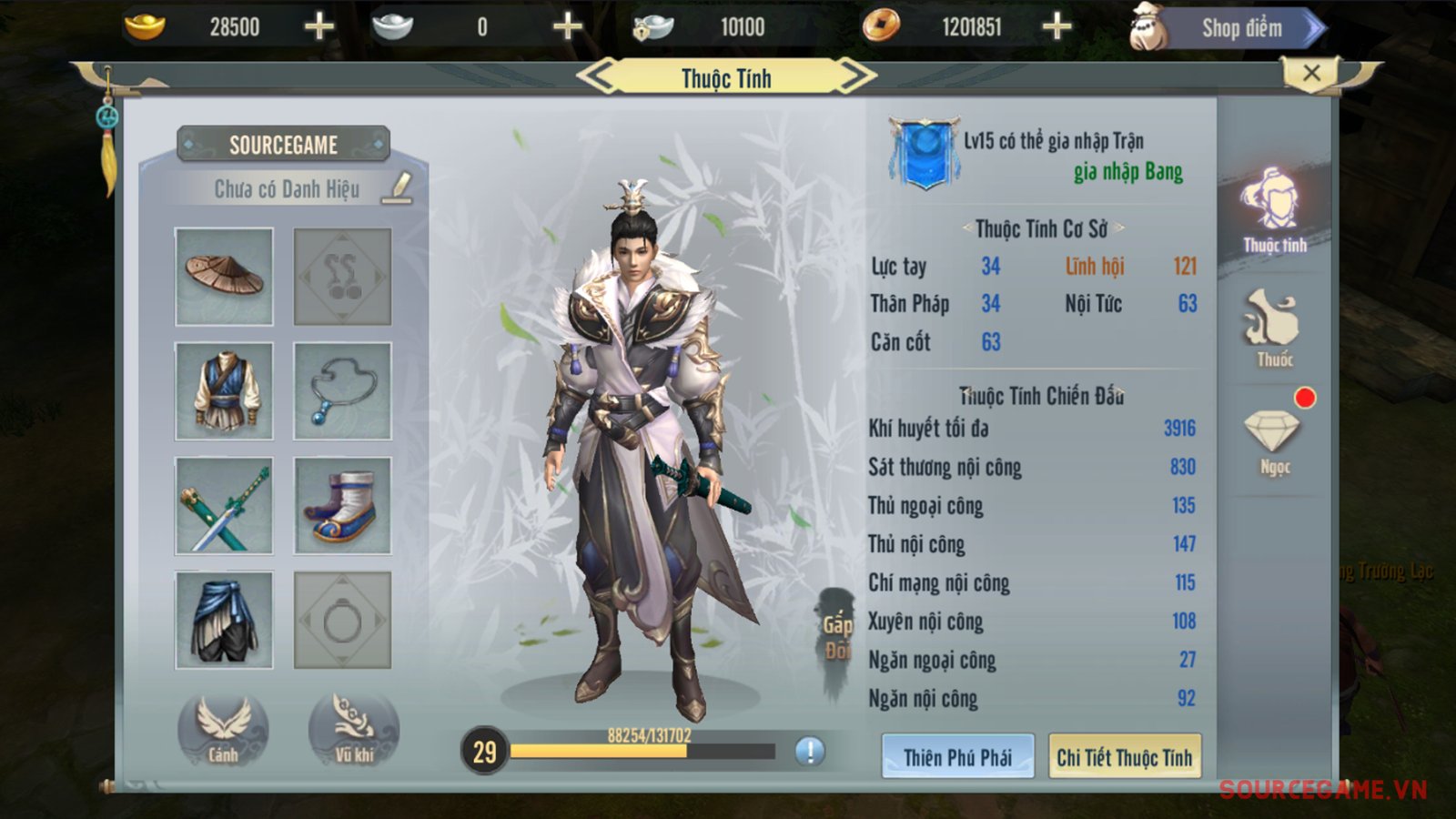Select the pants equipment slot
The image size is (1456, 819).
click(x=224, y=621)
